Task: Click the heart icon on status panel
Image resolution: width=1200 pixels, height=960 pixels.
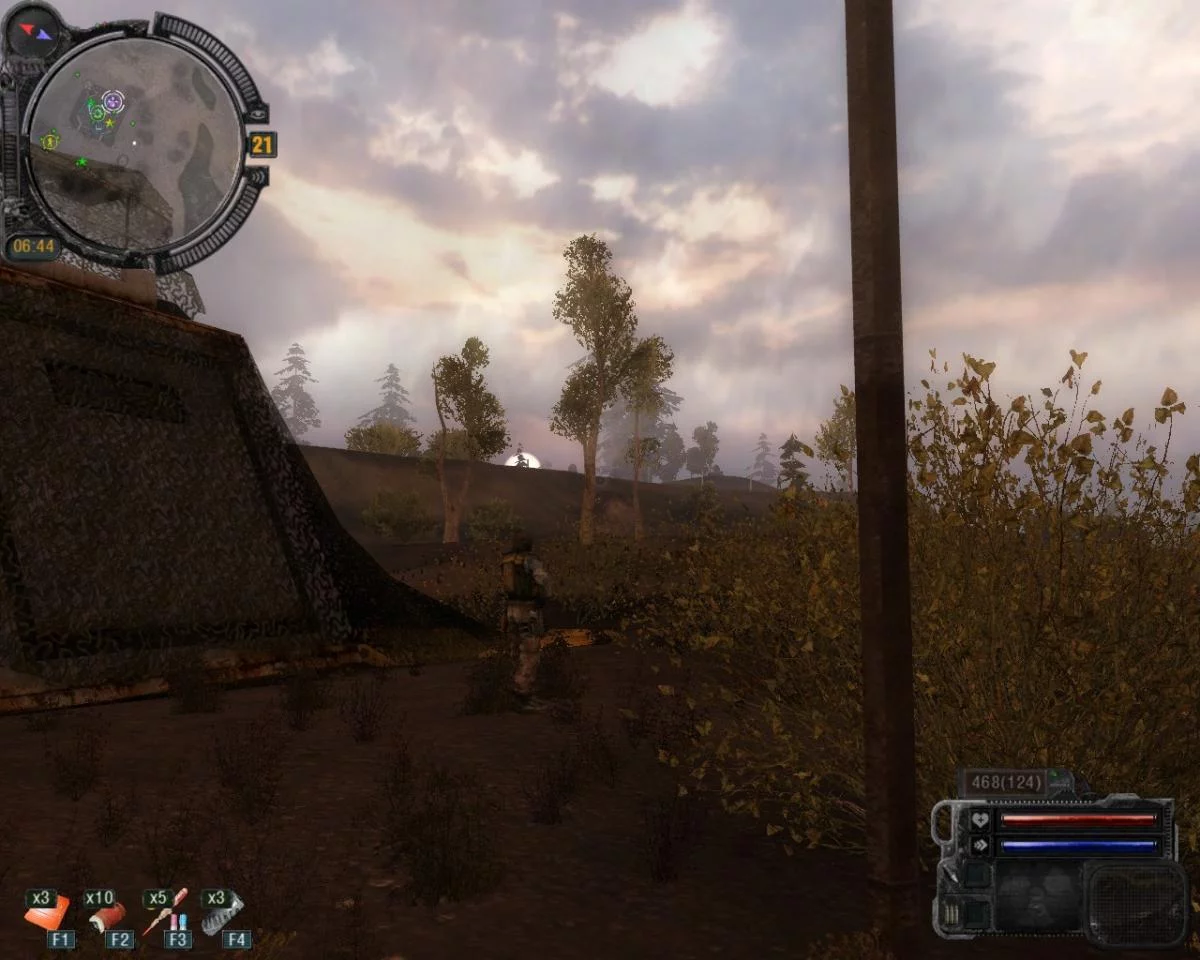Action: click(x=980, y=821)
